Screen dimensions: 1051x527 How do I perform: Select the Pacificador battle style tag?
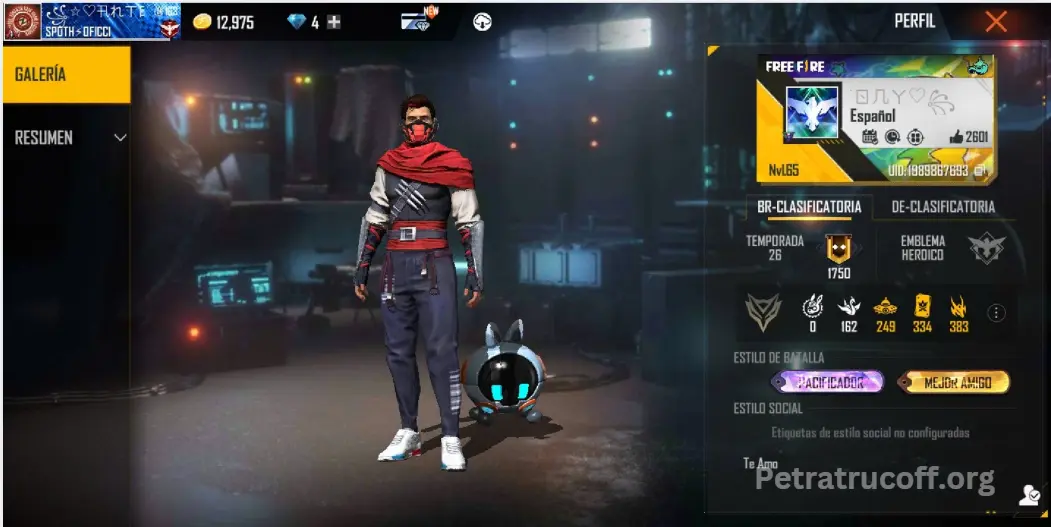tap(827, 382)
